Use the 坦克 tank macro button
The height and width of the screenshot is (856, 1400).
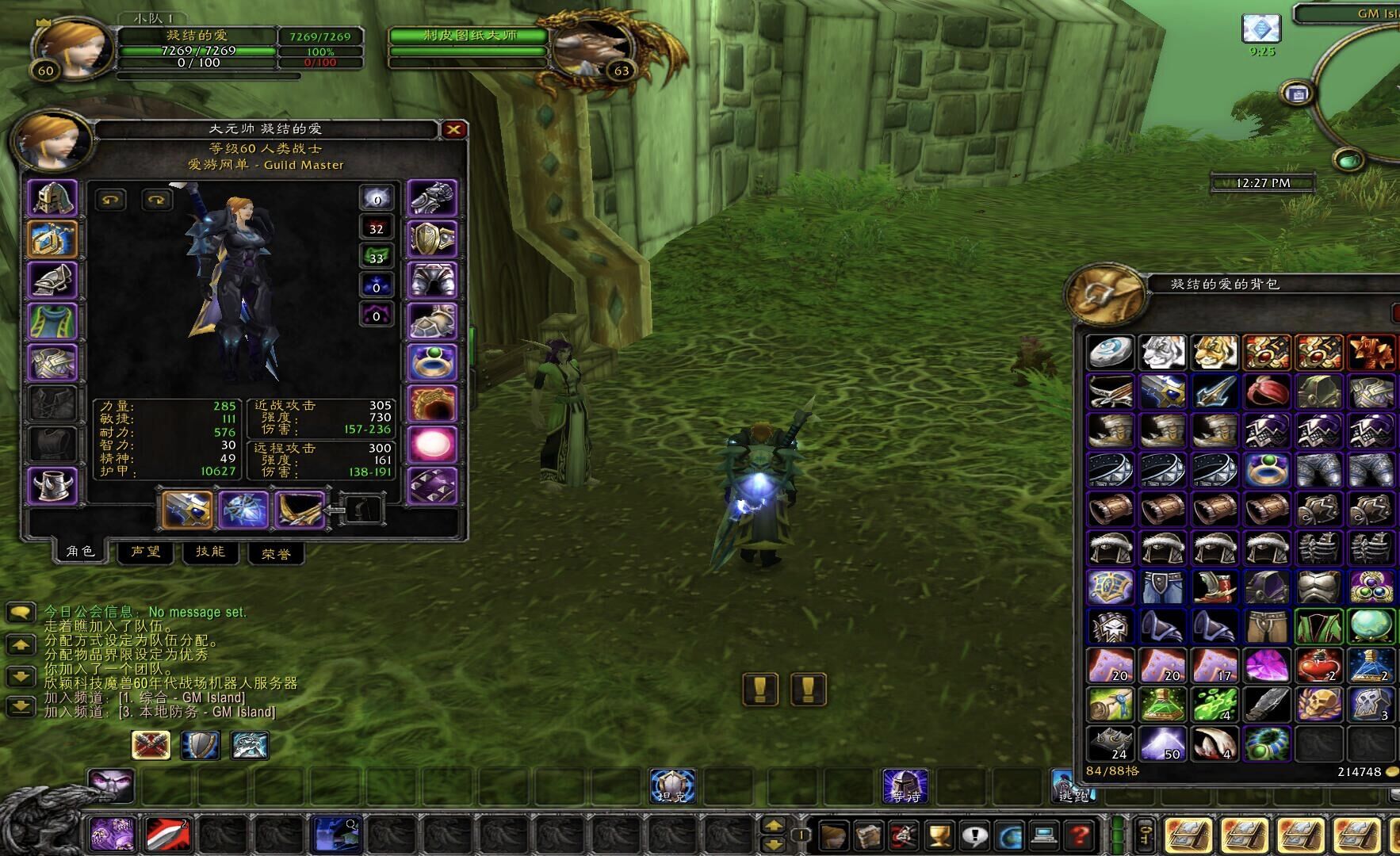pyautogui.click(x=672, y=786)
